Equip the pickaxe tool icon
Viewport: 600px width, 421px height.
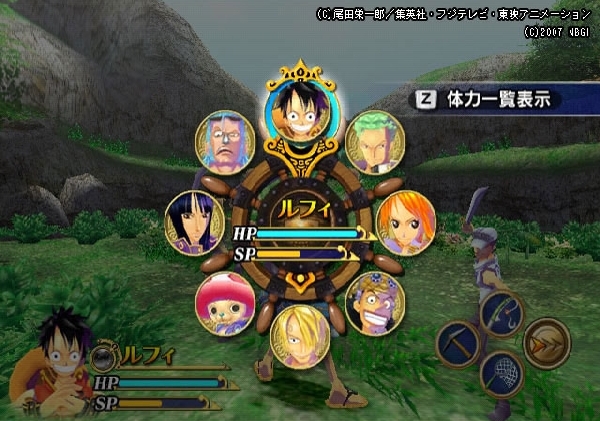tap(459, 343)
